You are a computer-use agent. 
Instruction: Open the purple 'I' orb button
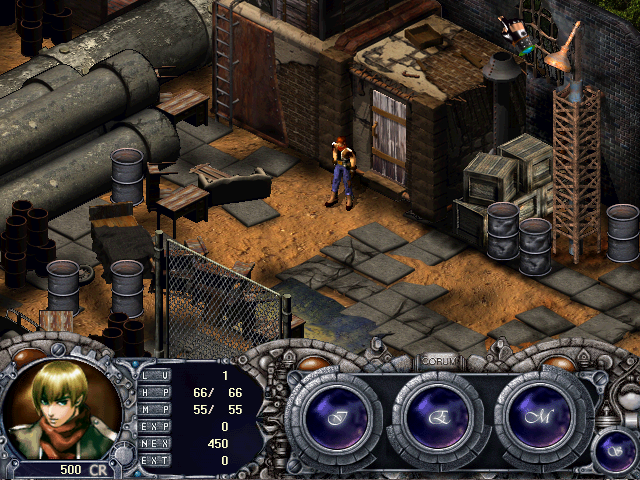click(332, 416)
